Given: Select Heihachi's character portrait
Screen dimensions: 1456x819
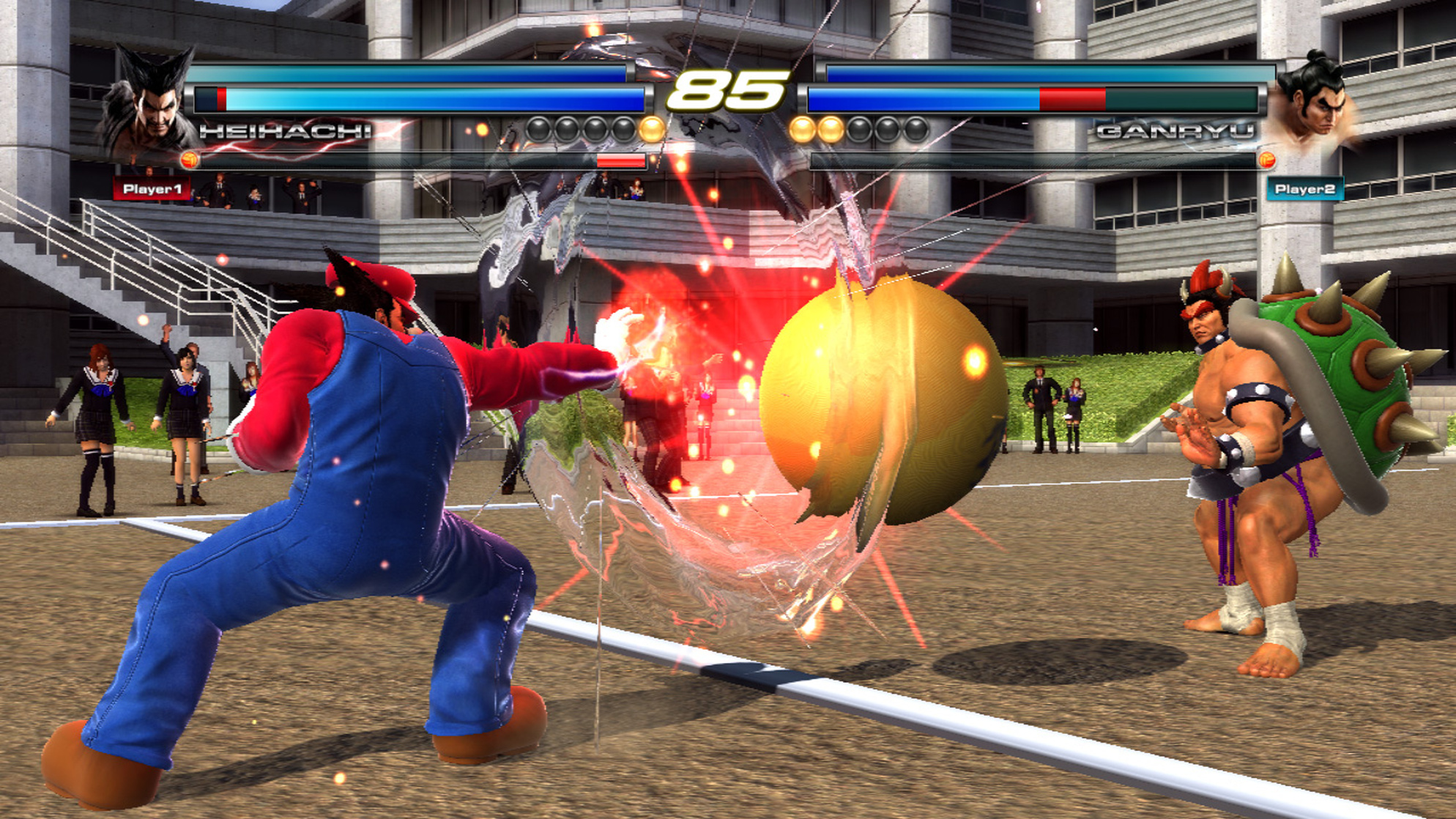Looking at the screenshot, I should pos(150,103).
